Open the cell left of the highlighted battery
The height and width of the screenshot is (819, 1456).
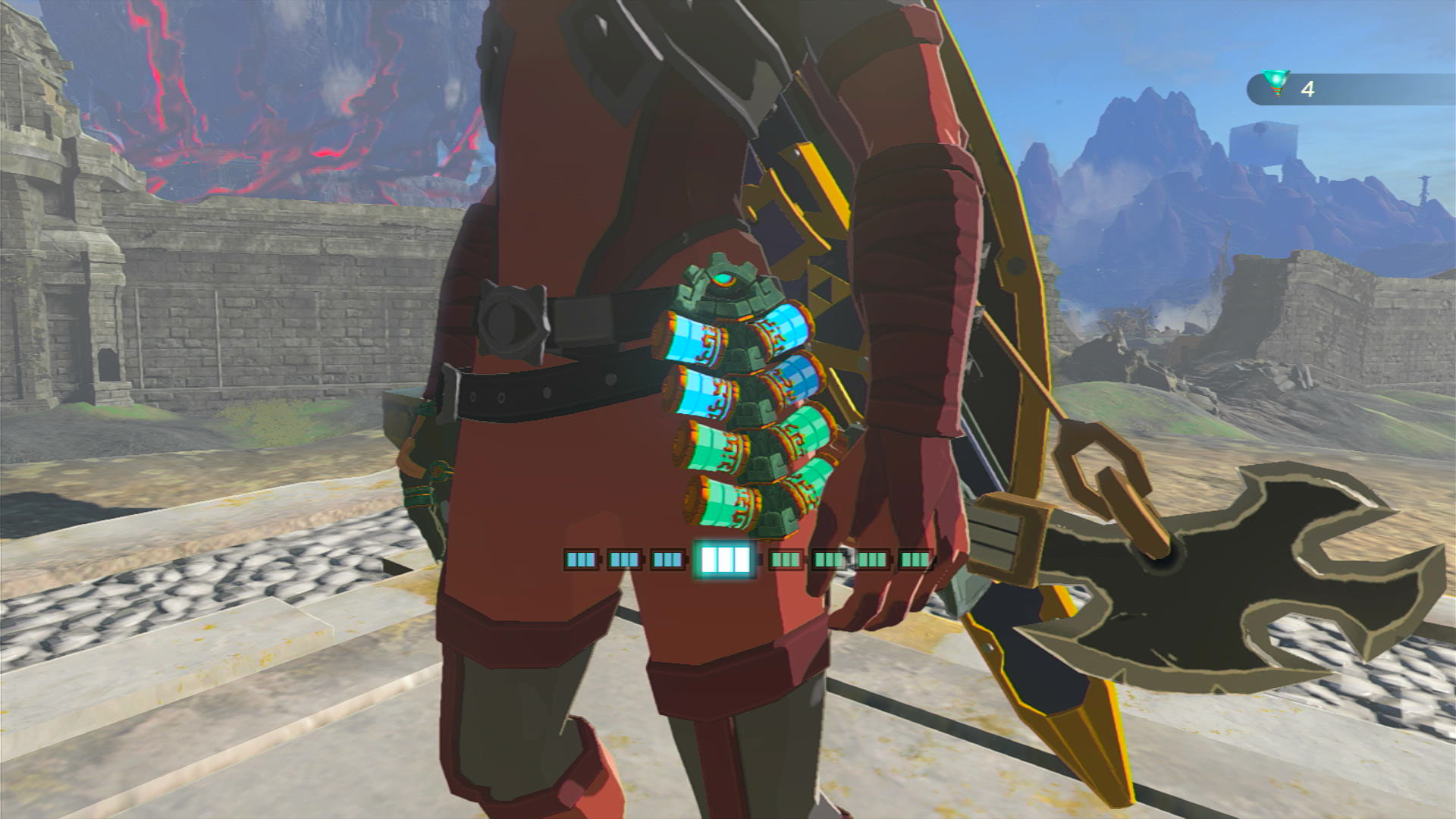click(667, 560)
